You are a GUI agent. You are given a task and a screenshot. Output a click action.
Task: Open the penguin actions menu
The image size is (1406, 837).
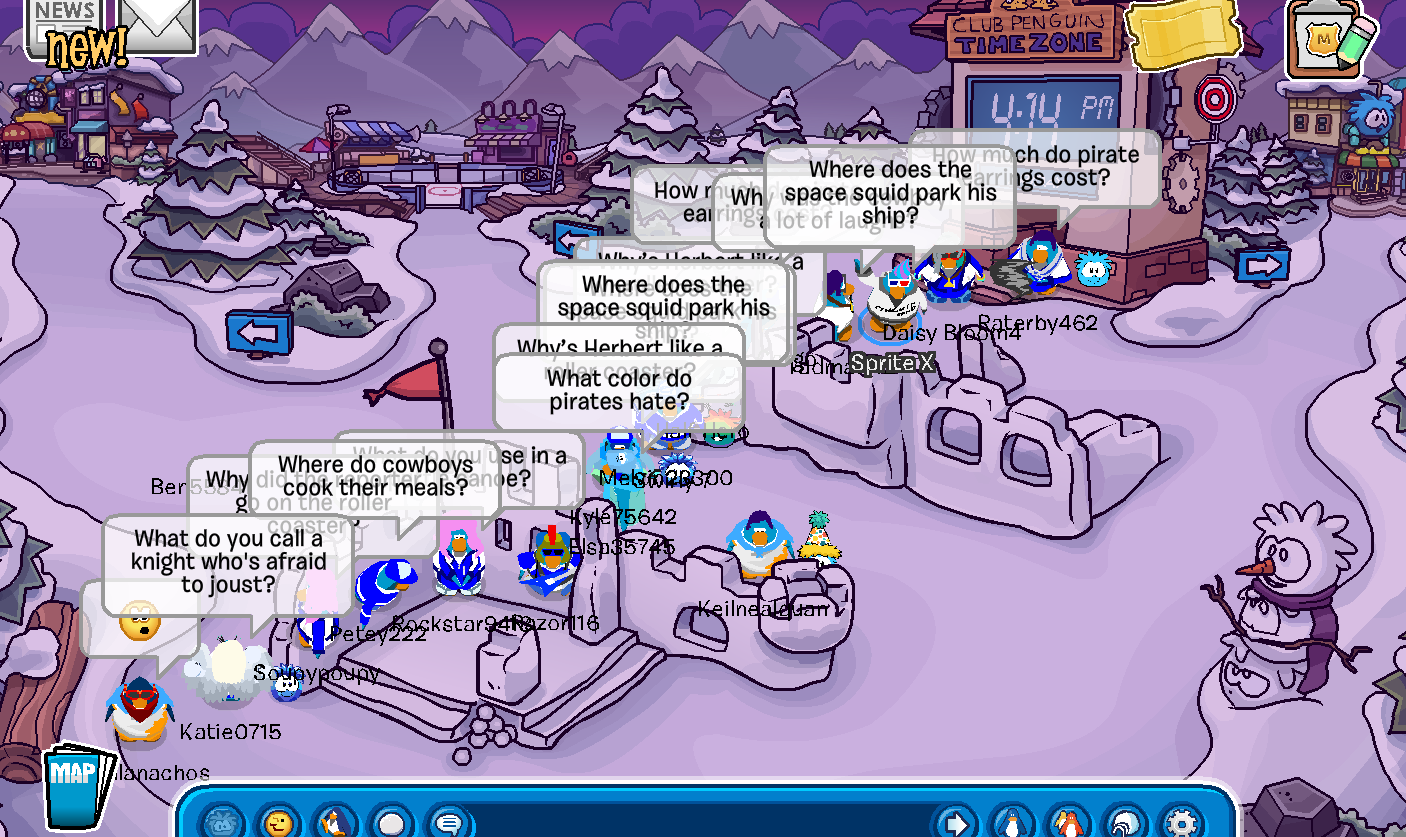tap(334, 823)
